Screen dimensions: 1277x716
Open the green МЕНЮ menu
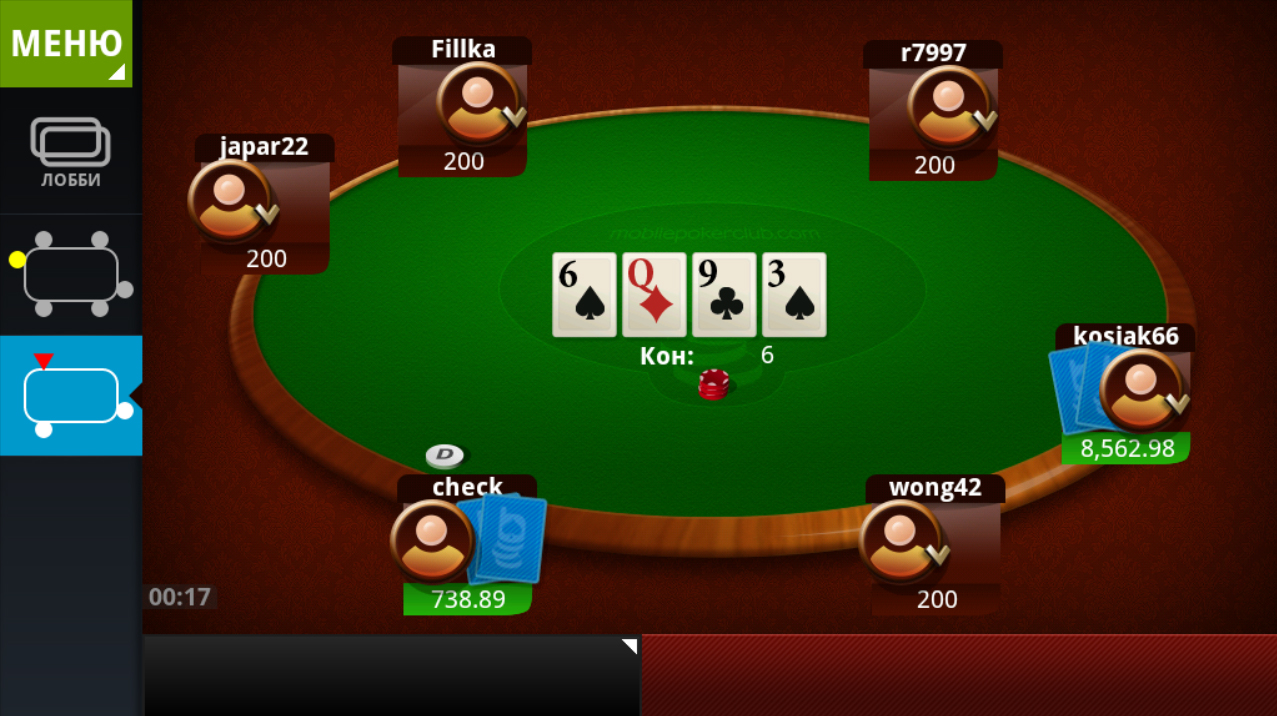pos(66,43)
